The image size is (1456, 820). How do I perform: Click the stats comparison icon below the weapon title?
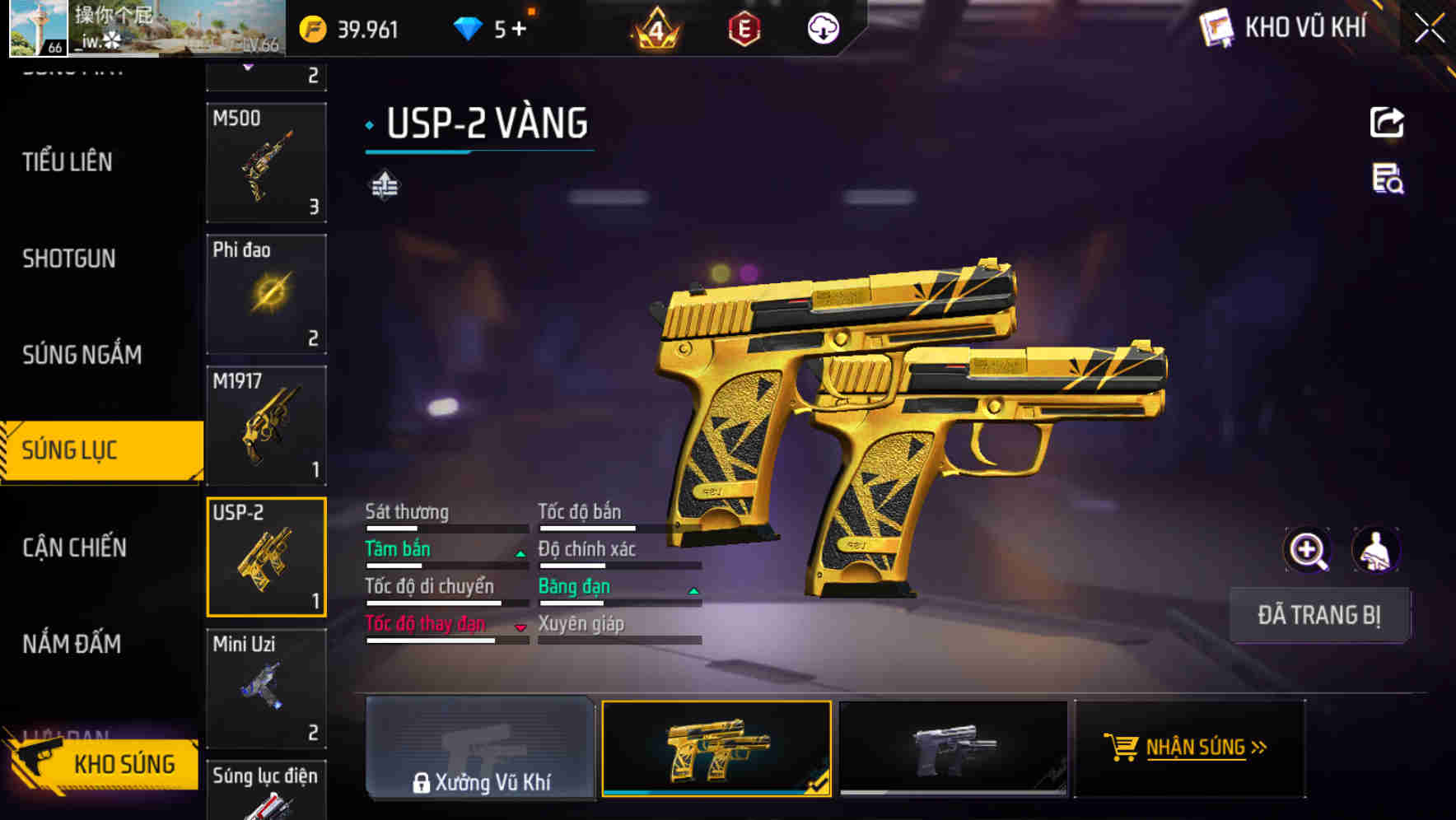coord(385,184)
